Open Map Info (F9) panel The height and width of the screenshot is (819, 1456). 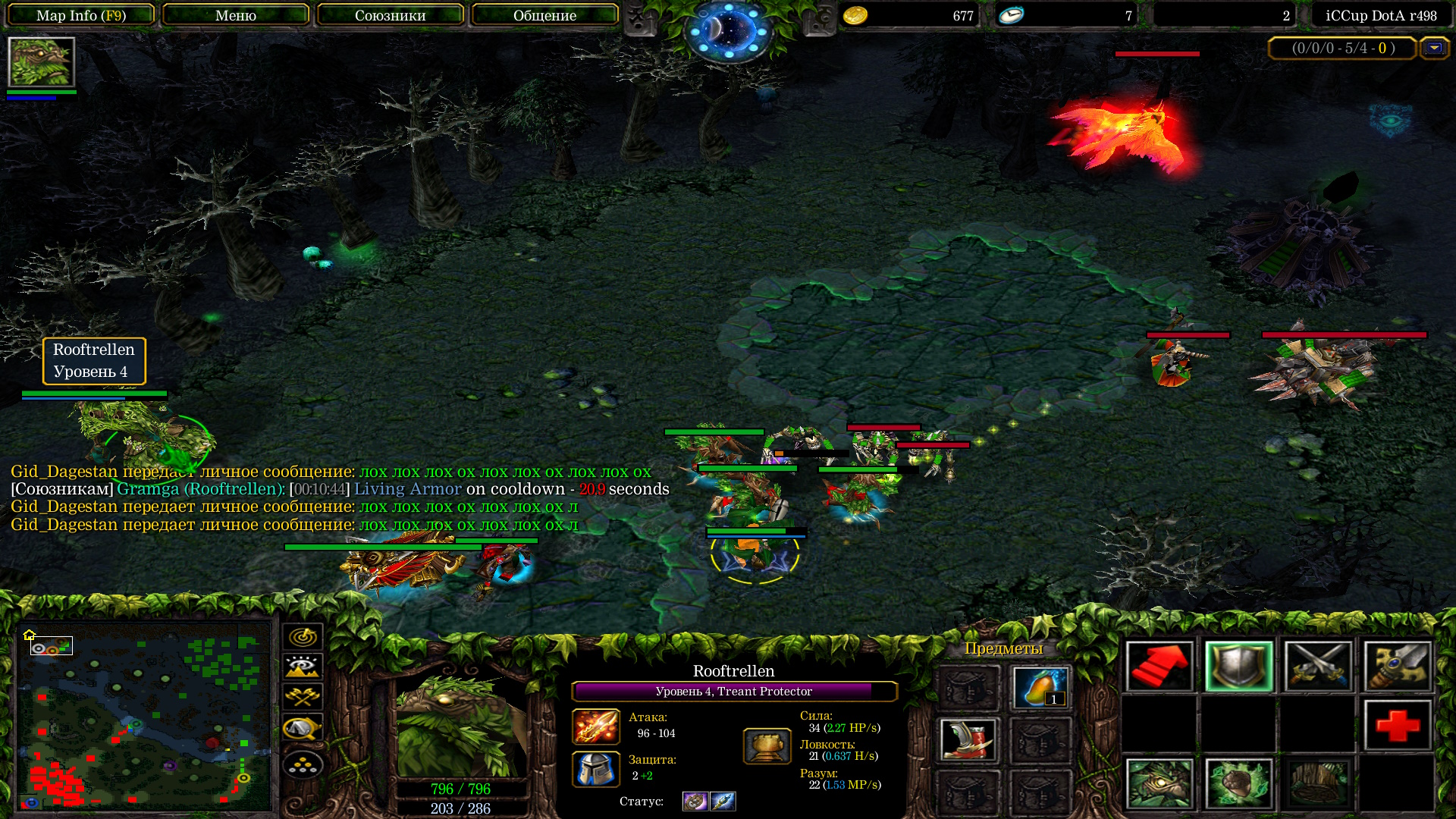[x=80, y=15]
